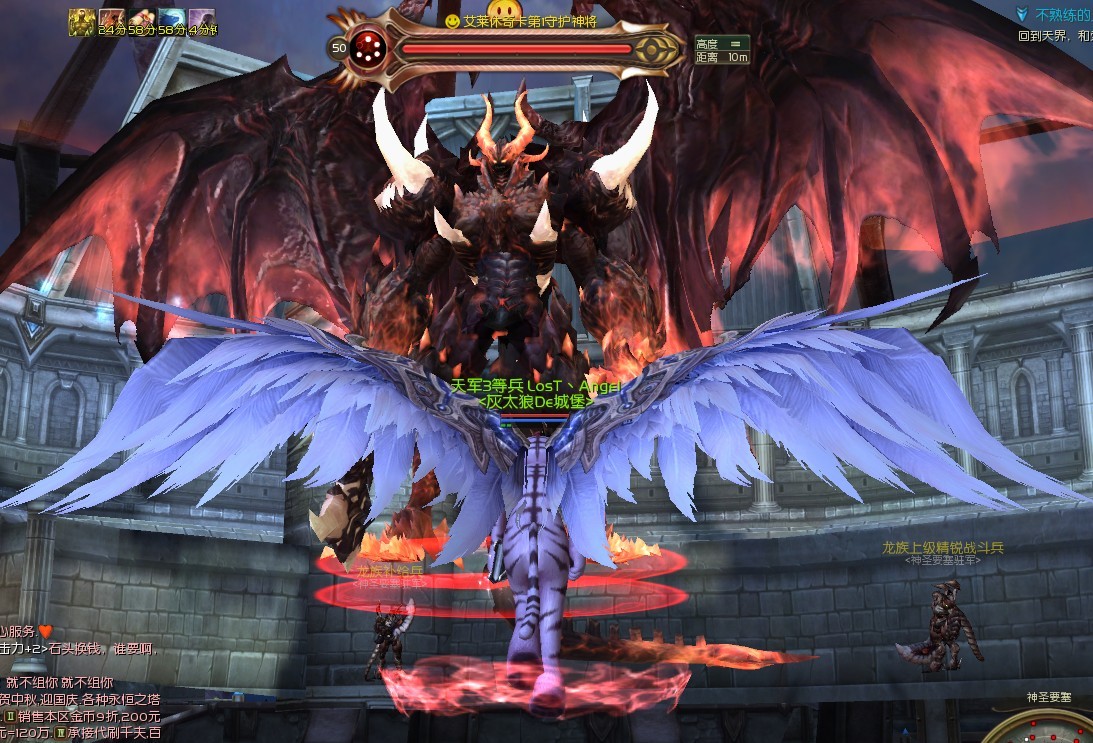Select the red claw buff icon
Screen dimensions: 1093x743
coord(111,22)
